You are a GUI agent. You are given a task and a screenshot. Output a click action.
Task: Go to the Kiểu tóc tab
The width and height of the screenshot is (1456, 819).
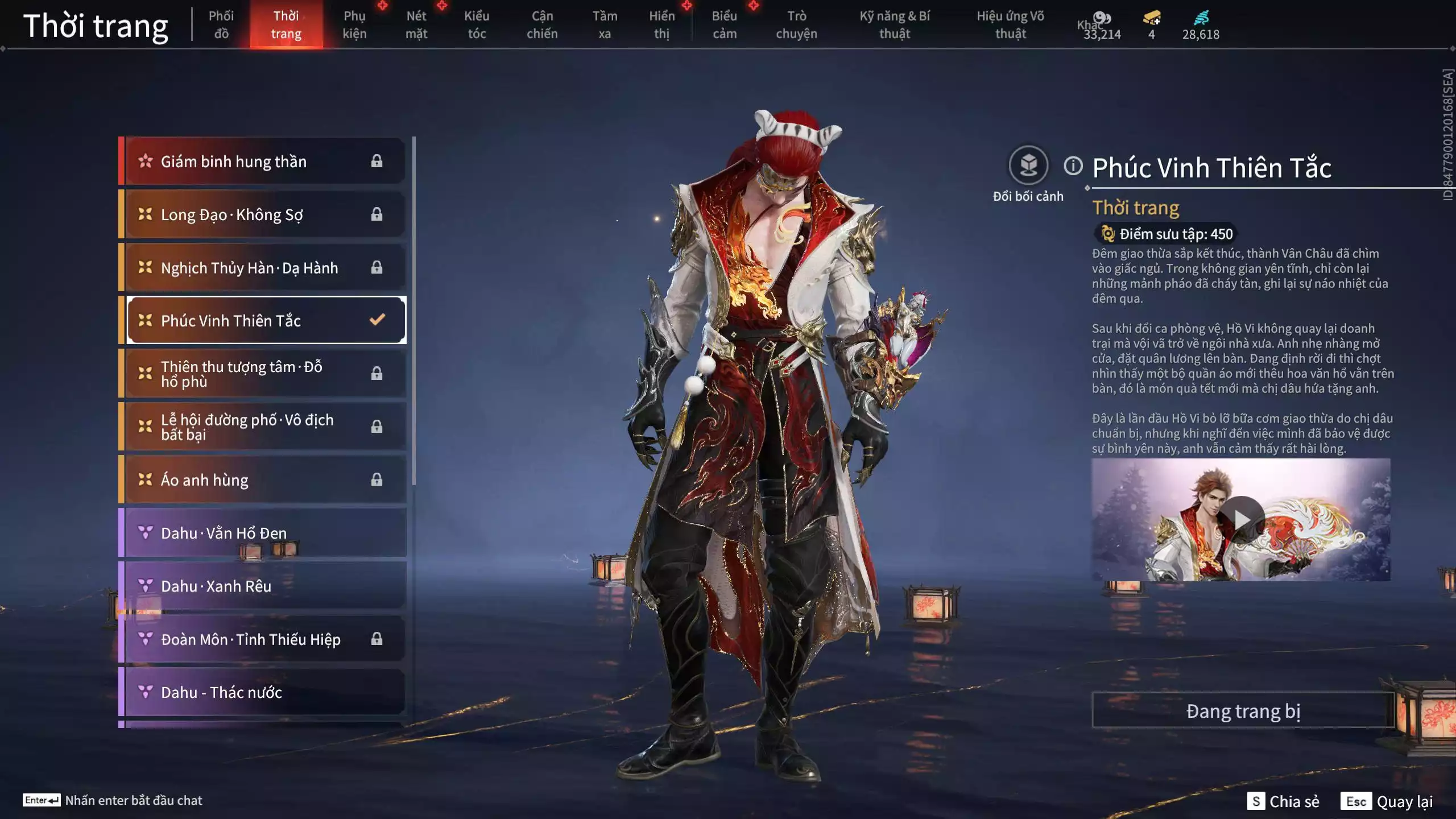pyautogui.click(x=477, y=24)
